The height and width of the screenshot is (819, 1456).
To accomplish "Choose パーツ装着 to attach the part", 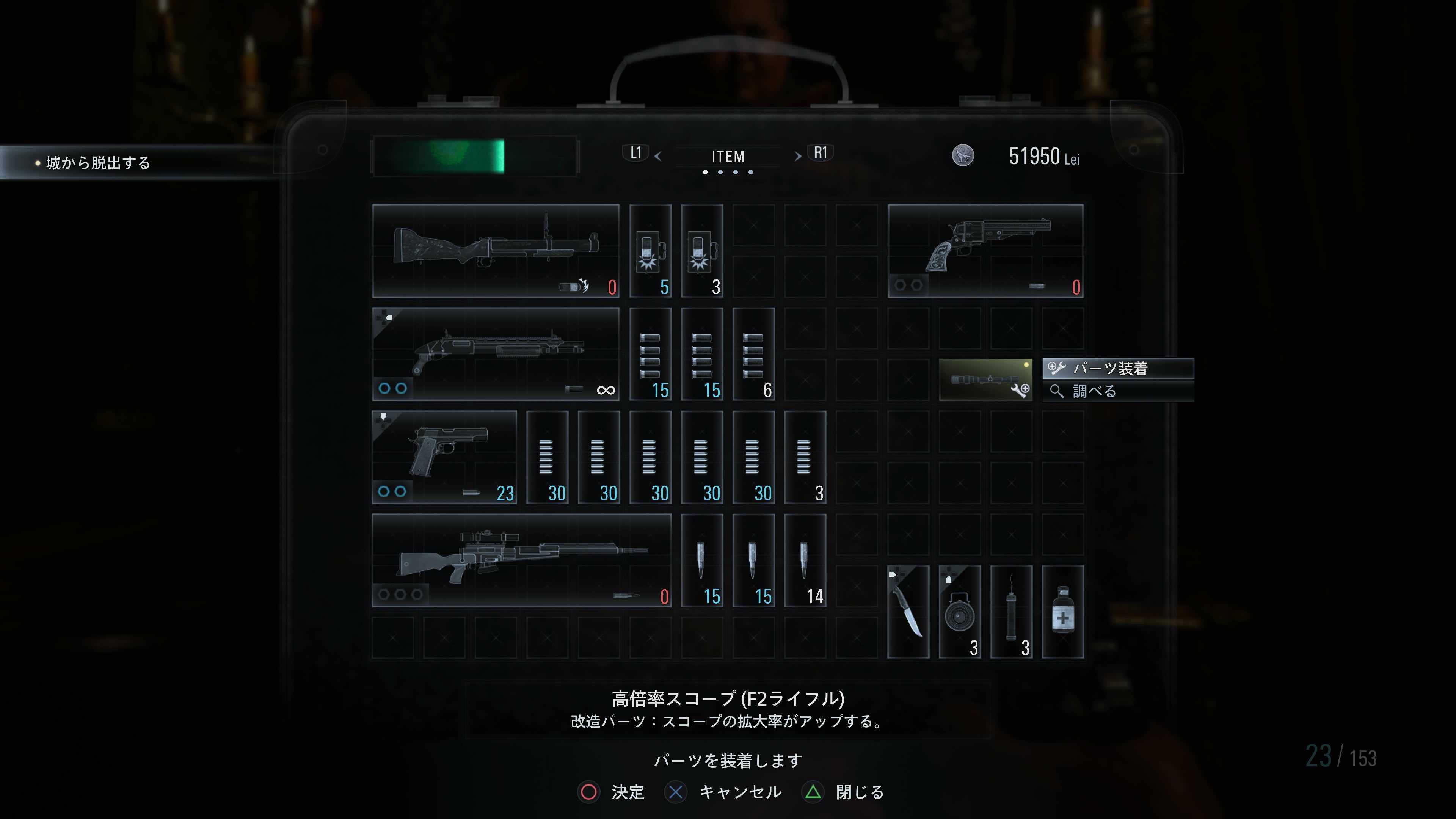I will 1116,369.
